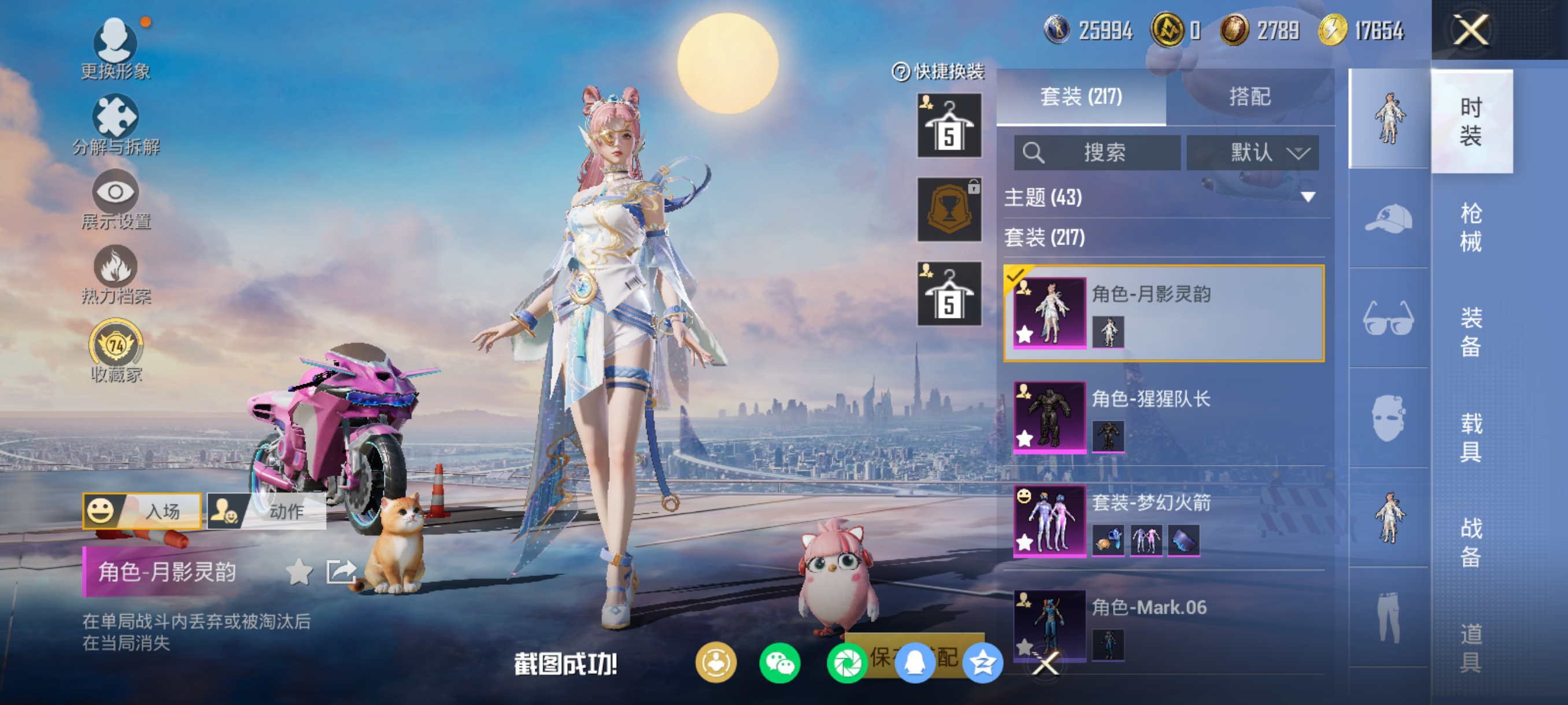Open the 默认 sort dropdown
Viewport: 1568px width, 705px height.
click(x=1253, y=152)
